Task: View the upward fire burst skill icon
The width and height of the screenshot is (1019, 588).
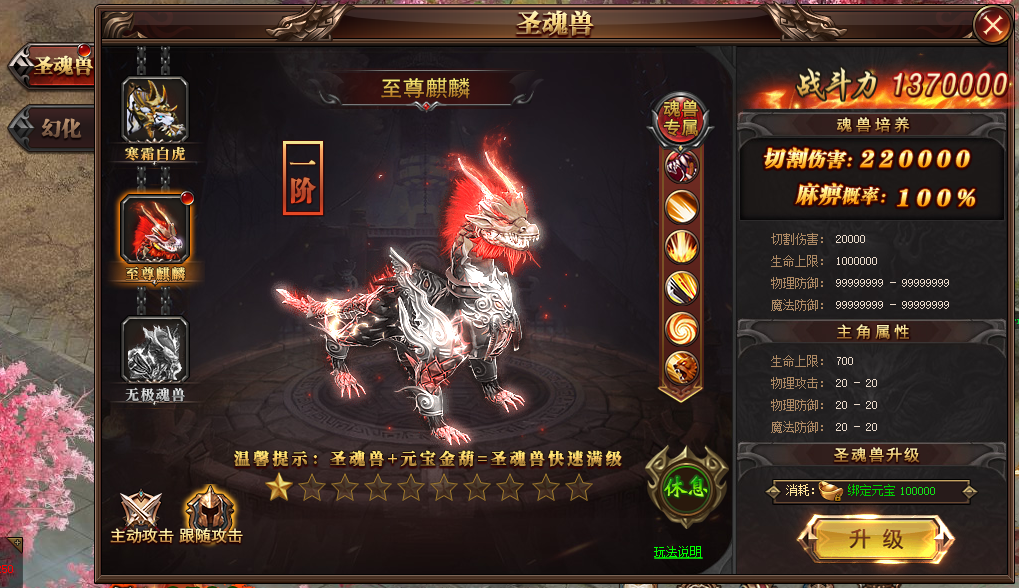Action: pyautogui.click(x=682, y=246)
